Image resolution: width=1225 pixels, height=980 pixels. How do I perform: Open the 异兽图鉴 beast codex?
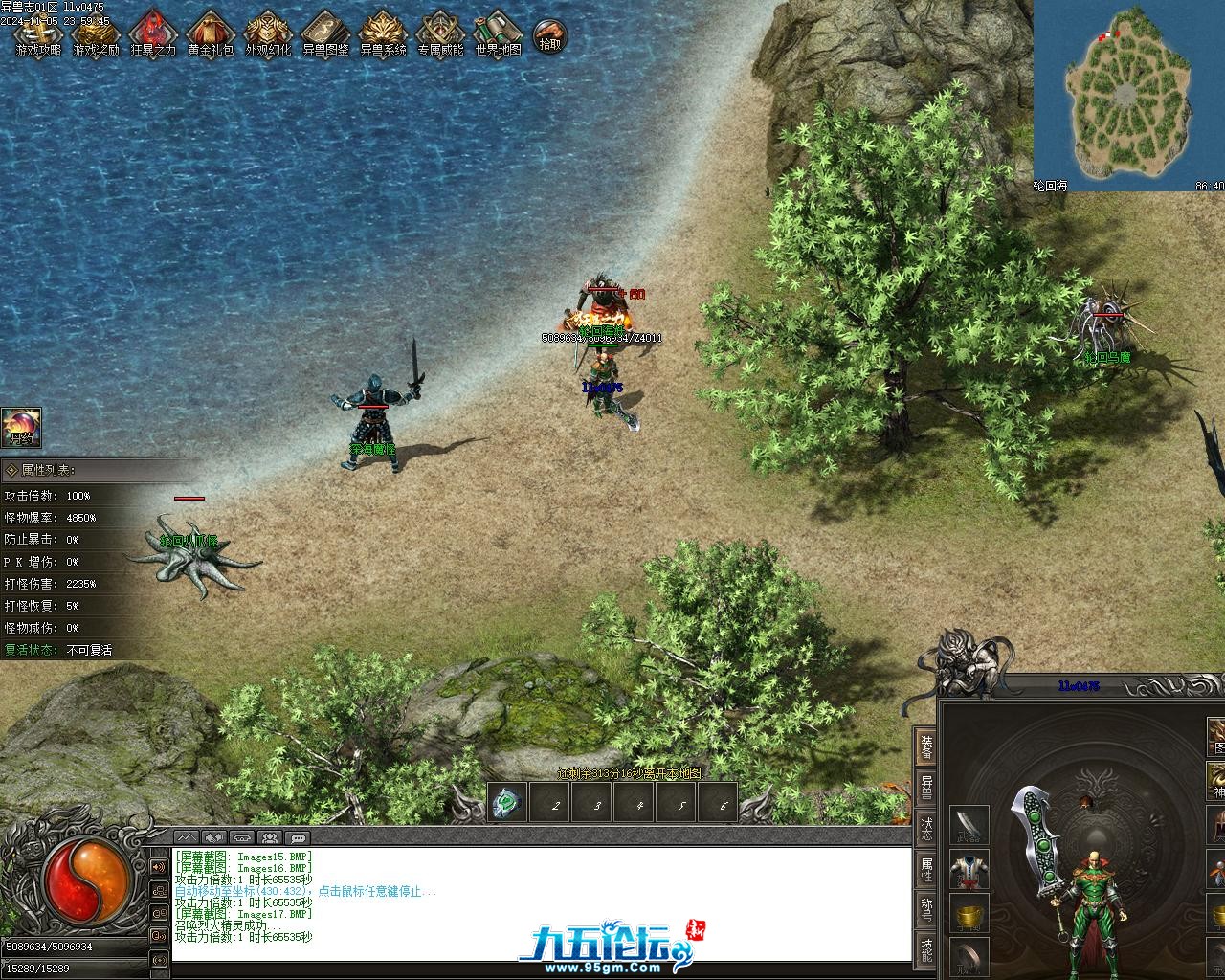(325, 34)
